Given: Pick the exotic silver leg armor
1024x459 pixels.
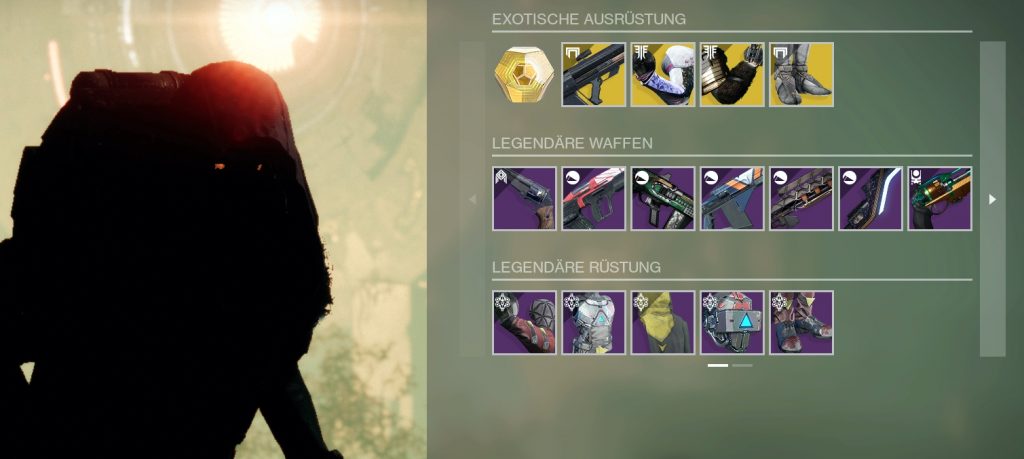Looking at the screenshot, I should (x=801, y=74).
